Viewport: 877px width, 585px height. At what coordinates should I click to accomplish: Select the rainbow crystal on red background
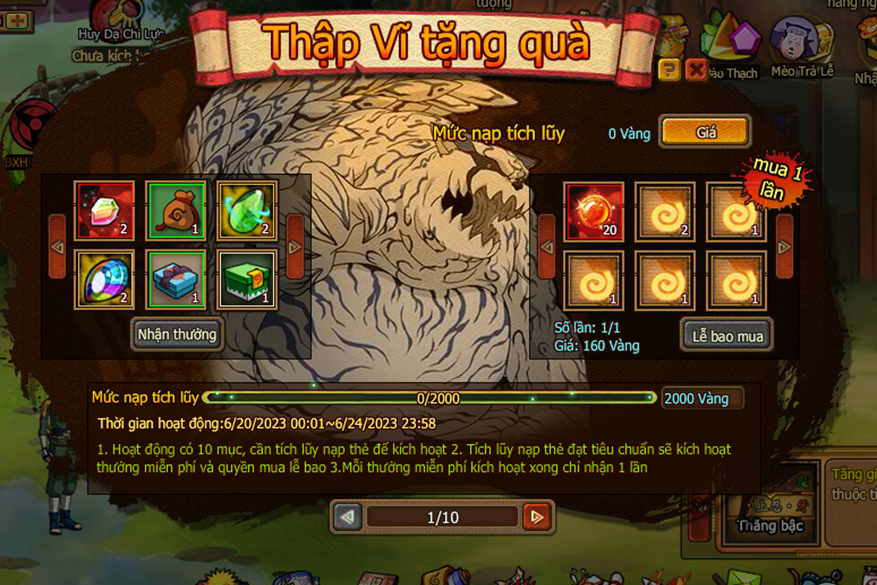pos(105,212)
